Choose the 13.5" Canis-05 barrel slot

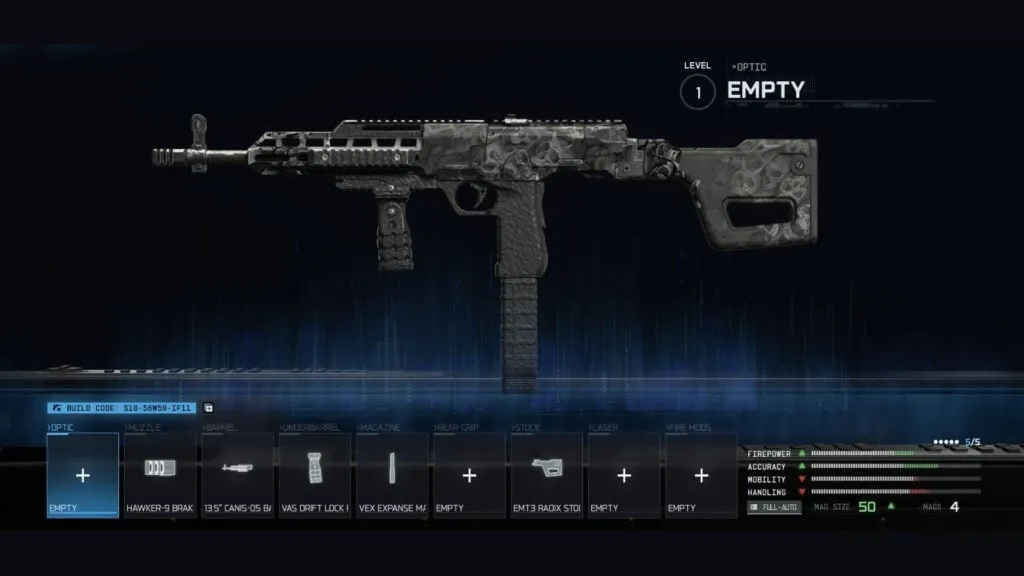tap(238, 475)
